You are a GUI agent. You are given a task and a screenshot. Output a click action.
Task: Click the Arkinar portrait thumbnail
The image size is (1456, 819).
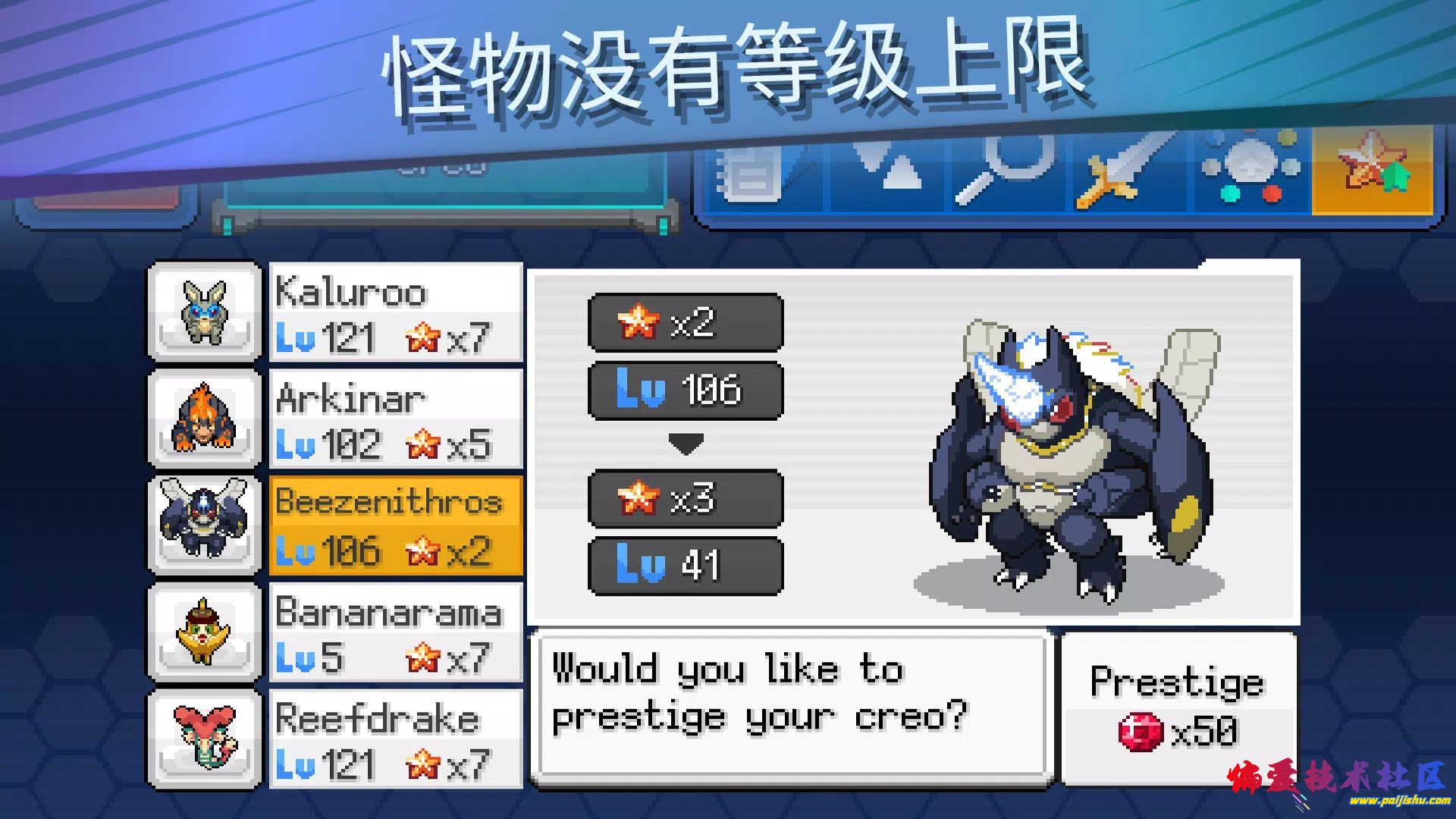[x=204, y=419]
